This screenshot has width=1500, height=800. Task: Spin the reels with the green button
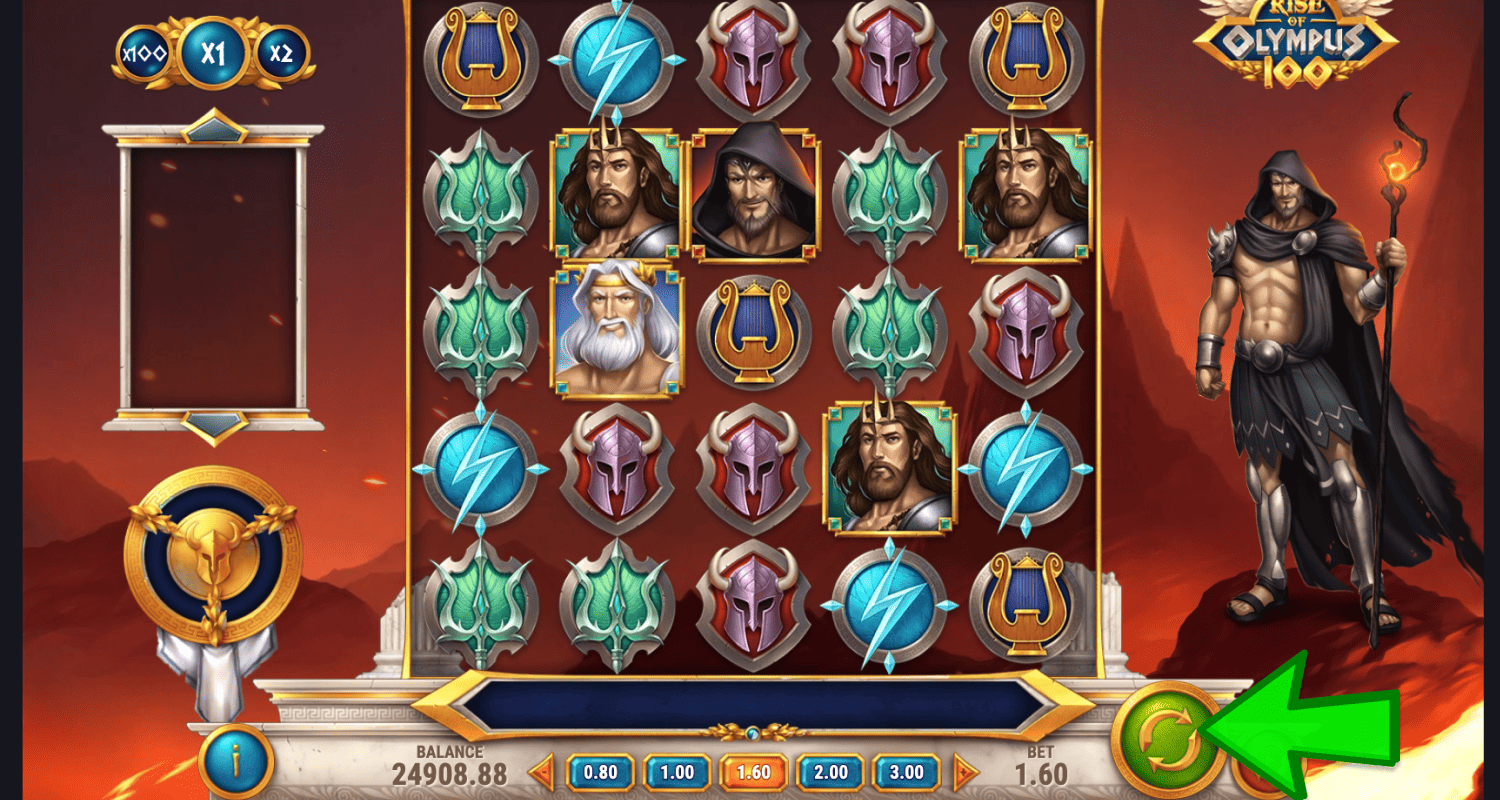coord(1168,740)
